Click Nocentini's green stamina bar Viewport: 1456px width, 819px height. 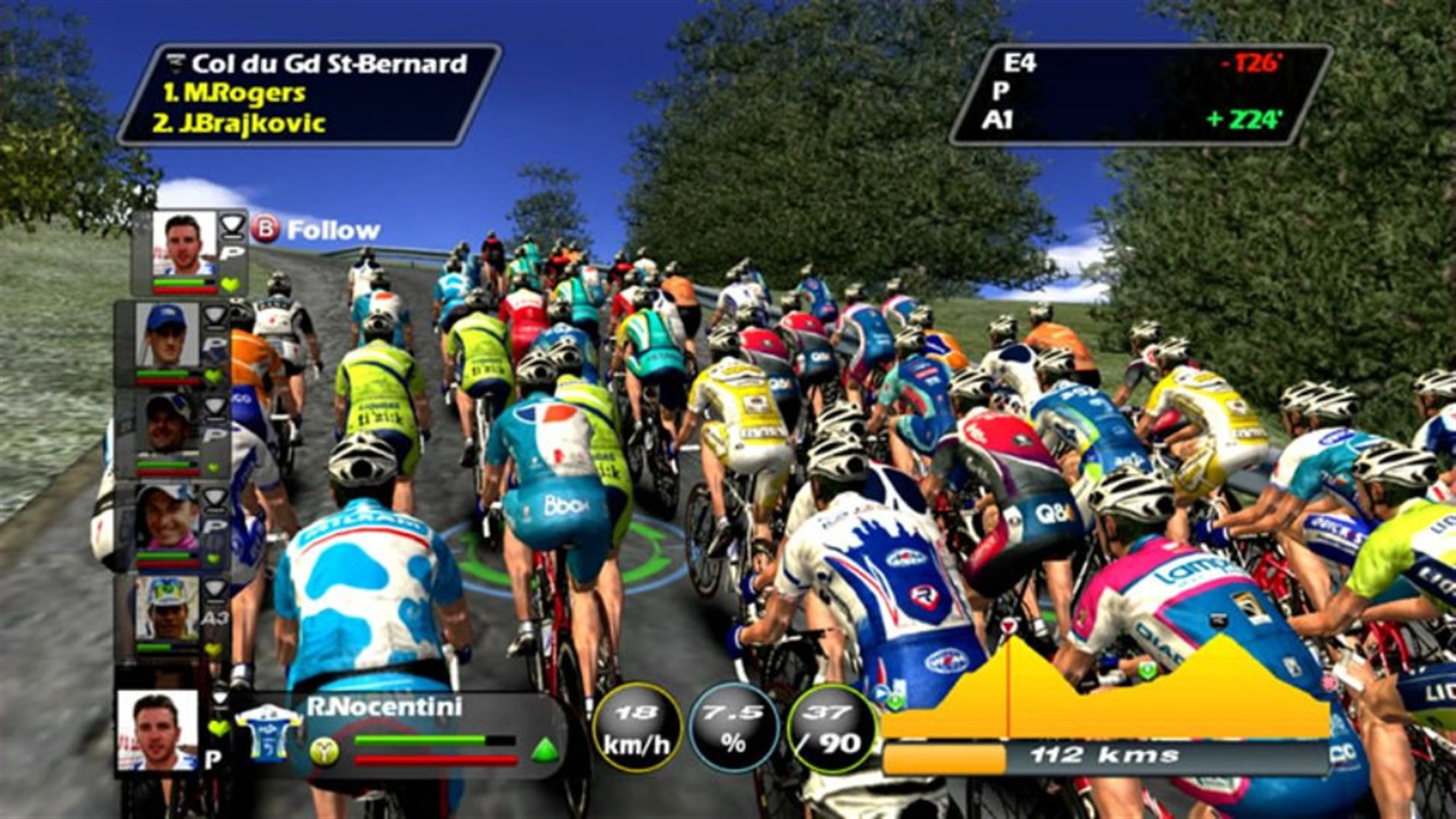[x=419, y=739]
